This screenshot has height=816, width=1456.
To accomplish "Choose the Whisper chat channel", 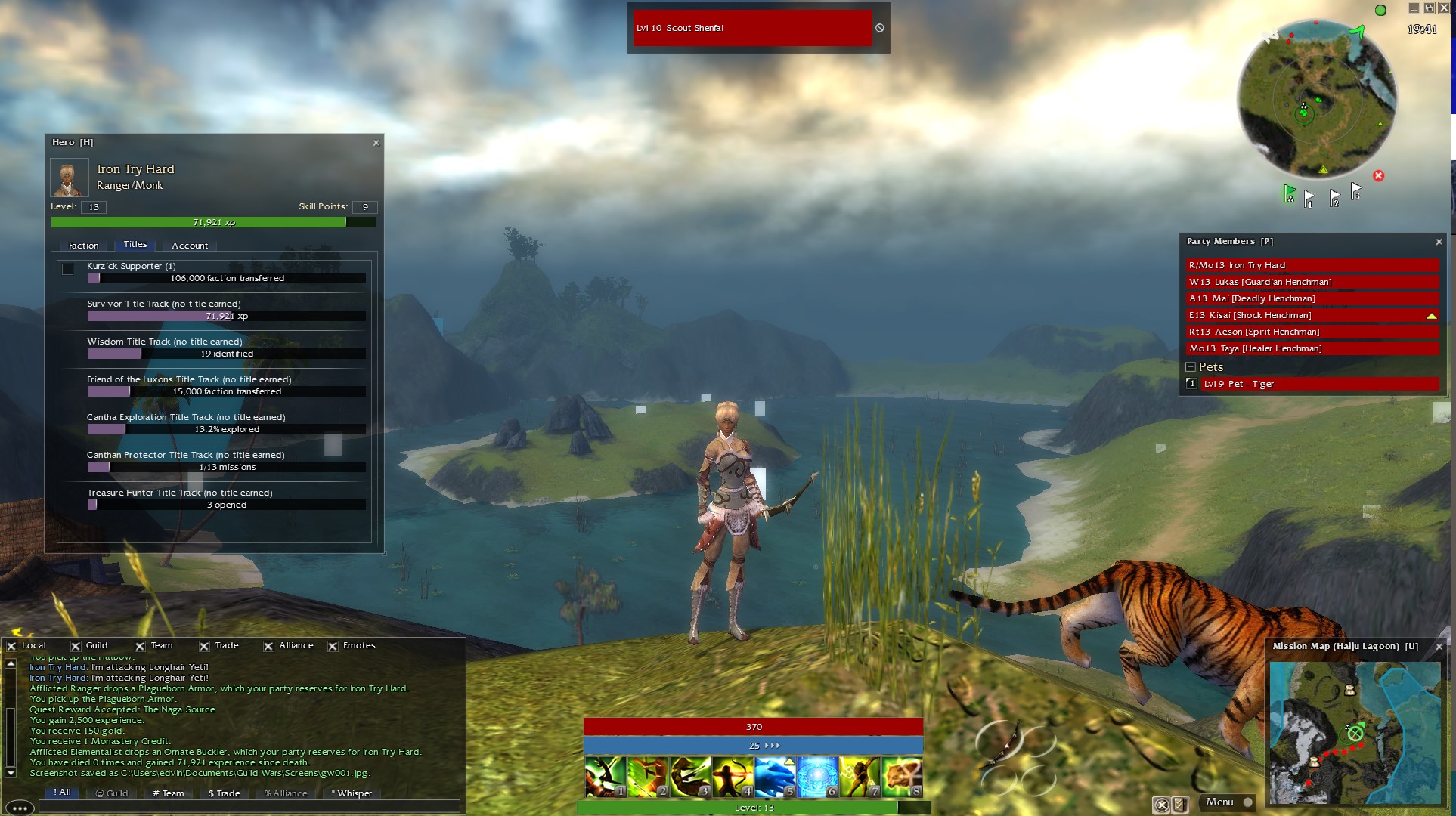I will 352,793.
